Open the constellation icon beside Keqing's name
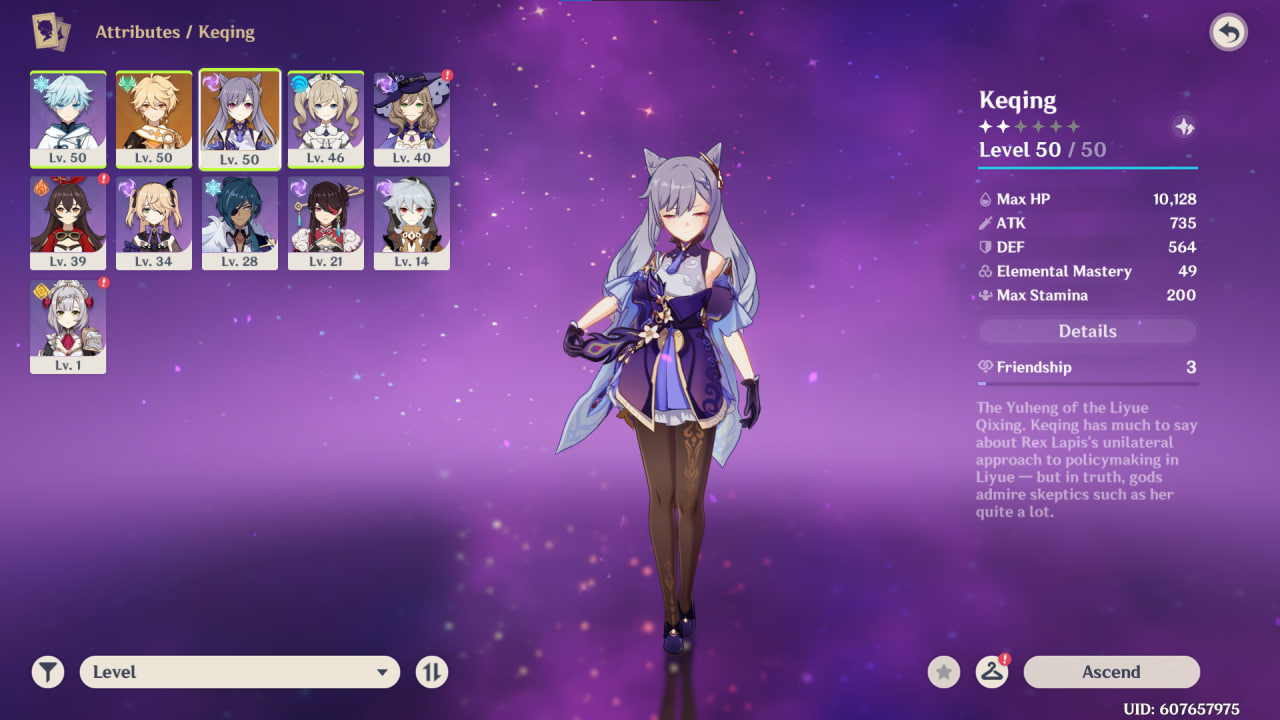The width and height of the screenshot is (1280, 720). tap(1184, 127)
